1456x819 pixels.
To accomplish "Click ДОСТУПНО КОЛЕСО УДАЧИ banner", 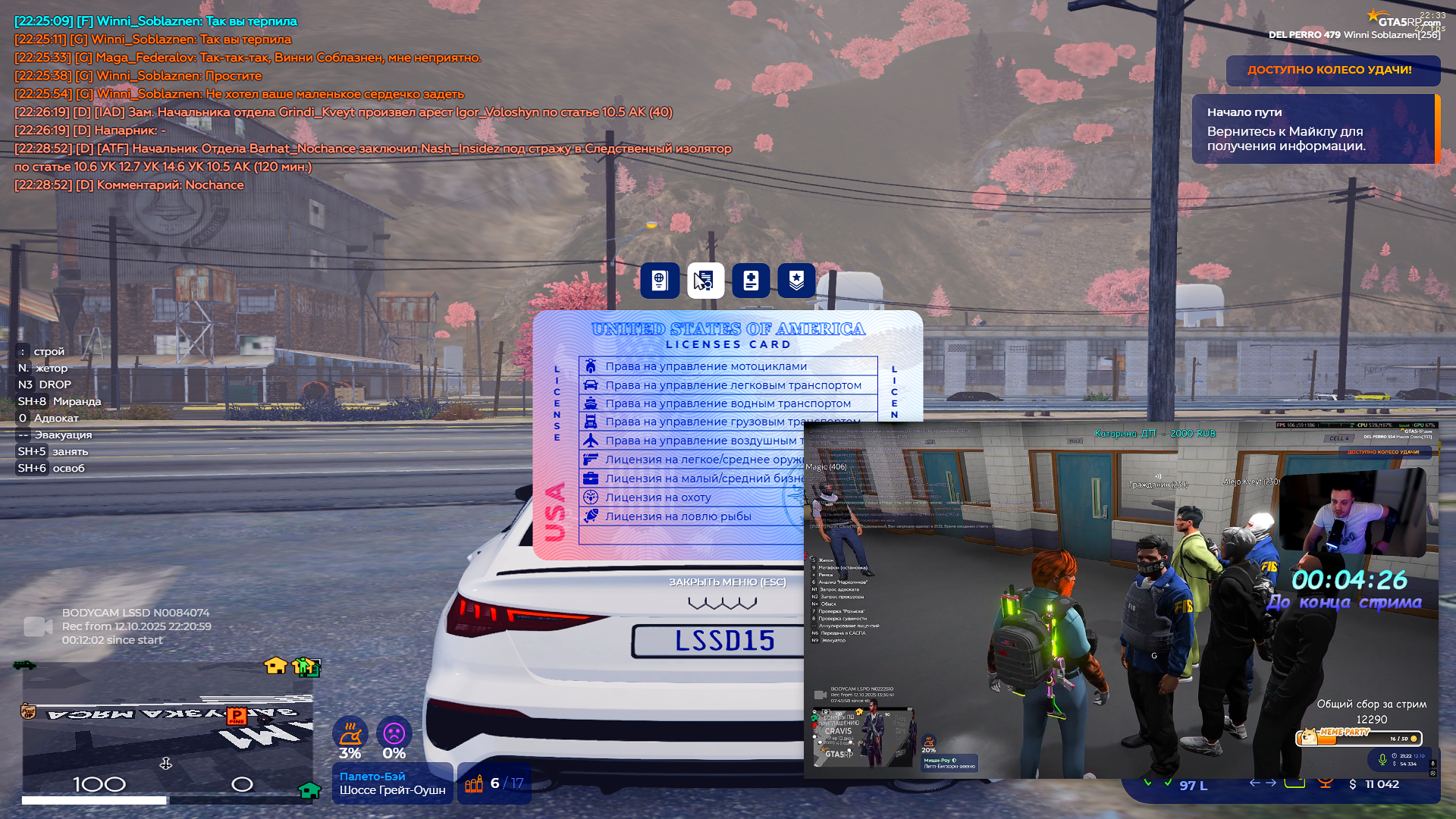I will coord(1332,71).
